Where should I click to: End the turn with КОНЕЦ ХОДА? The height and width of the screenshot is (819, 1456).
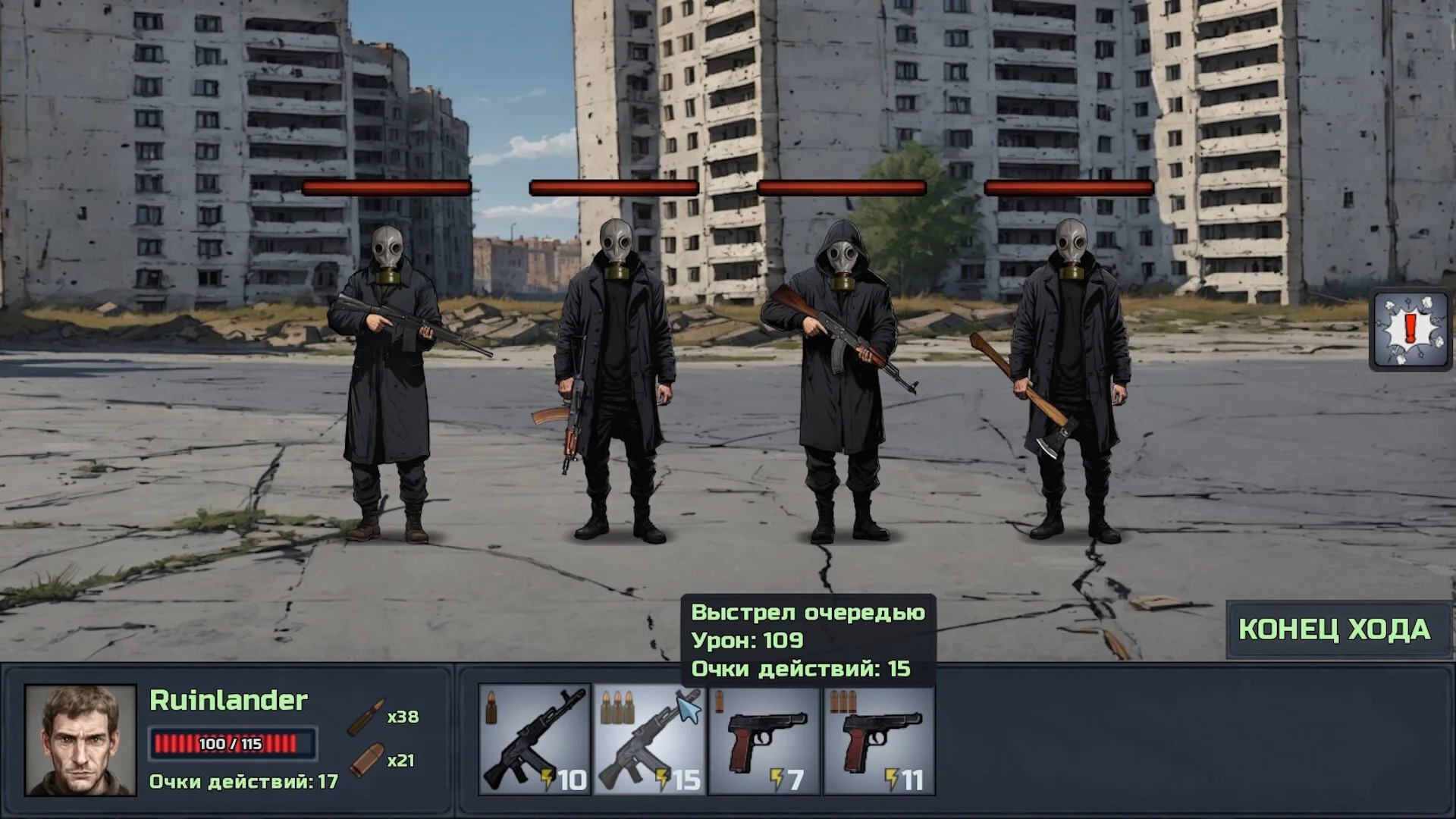1335,629
